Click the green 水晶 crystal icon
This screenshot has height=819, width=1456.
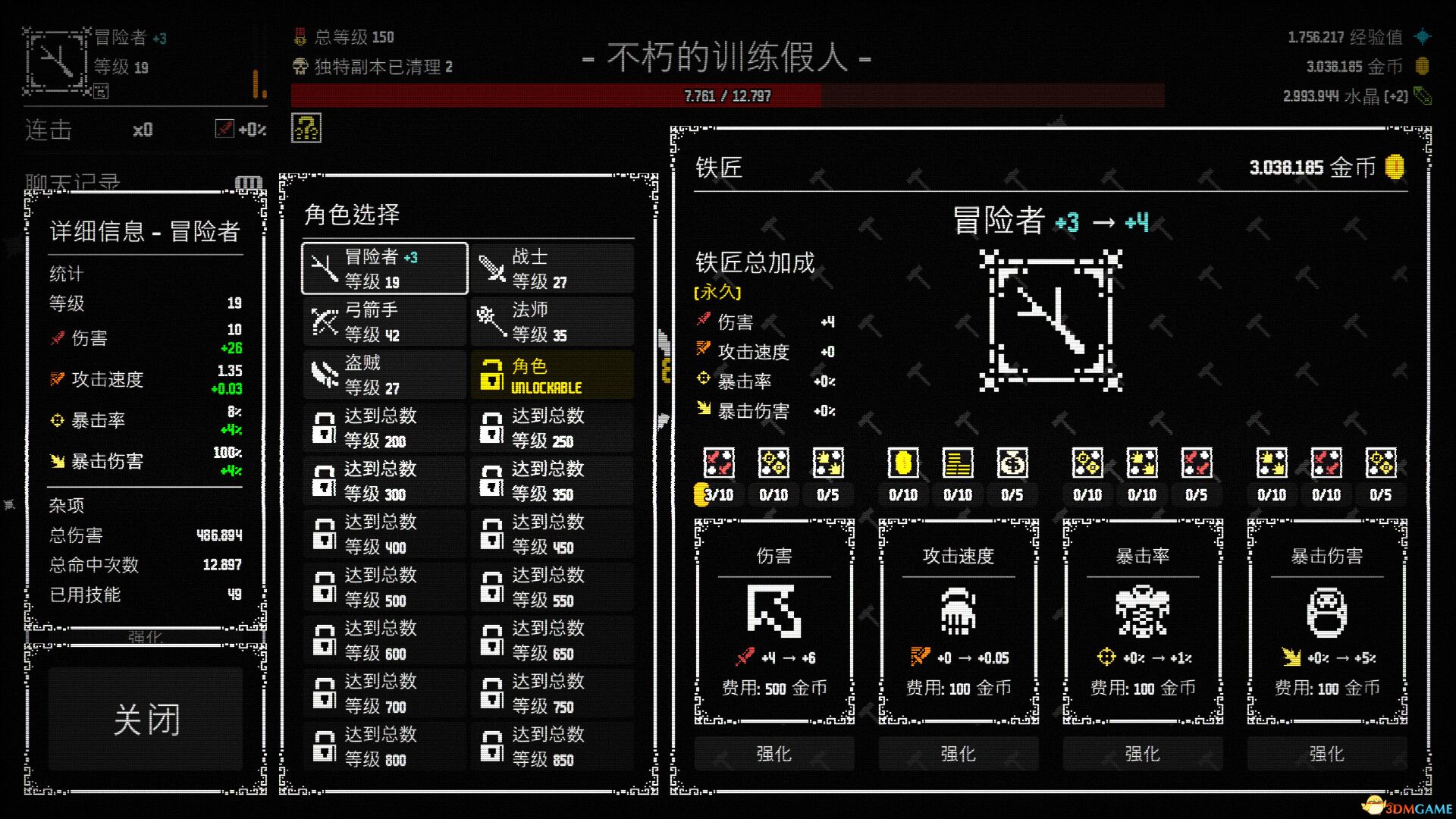(x=1424, y=96)
